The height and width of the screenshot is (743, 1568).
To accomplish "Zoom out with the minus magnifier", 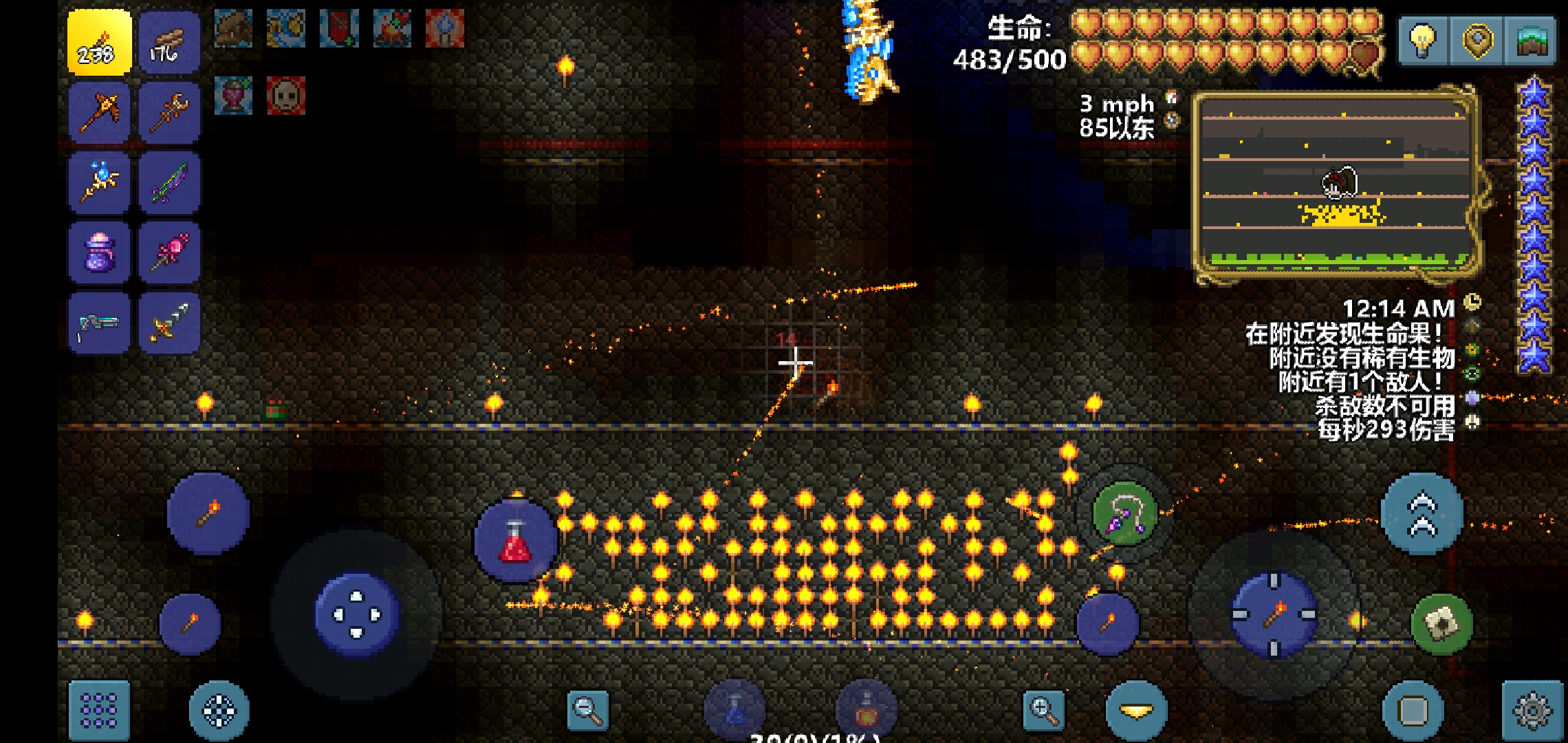I will (x=588, y=711).
